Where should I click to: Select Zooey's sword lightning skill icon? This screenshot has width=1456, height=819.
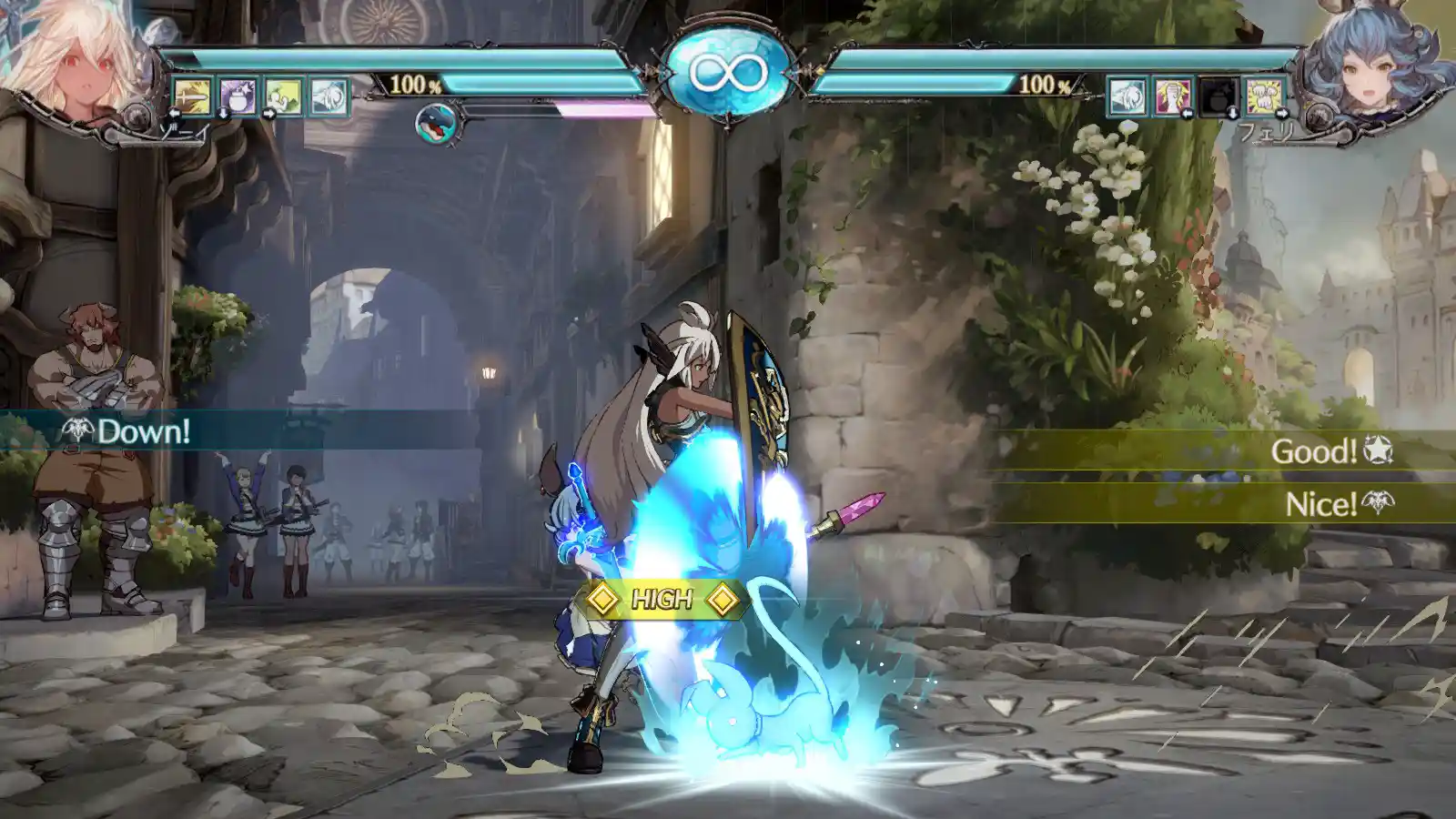tap(192, 96)
